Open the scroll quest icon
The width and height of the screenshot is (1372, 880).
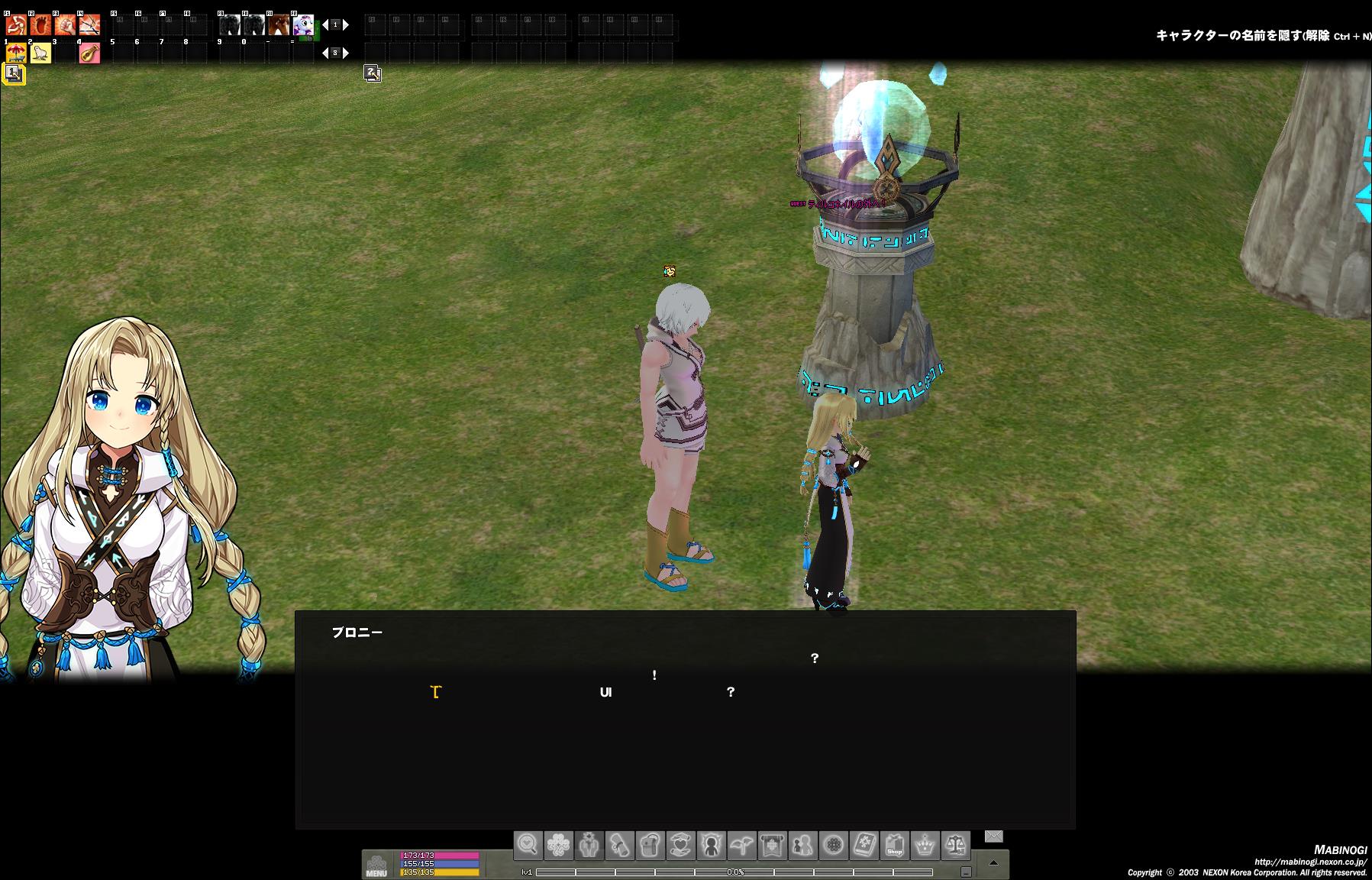tap(619, 846)
